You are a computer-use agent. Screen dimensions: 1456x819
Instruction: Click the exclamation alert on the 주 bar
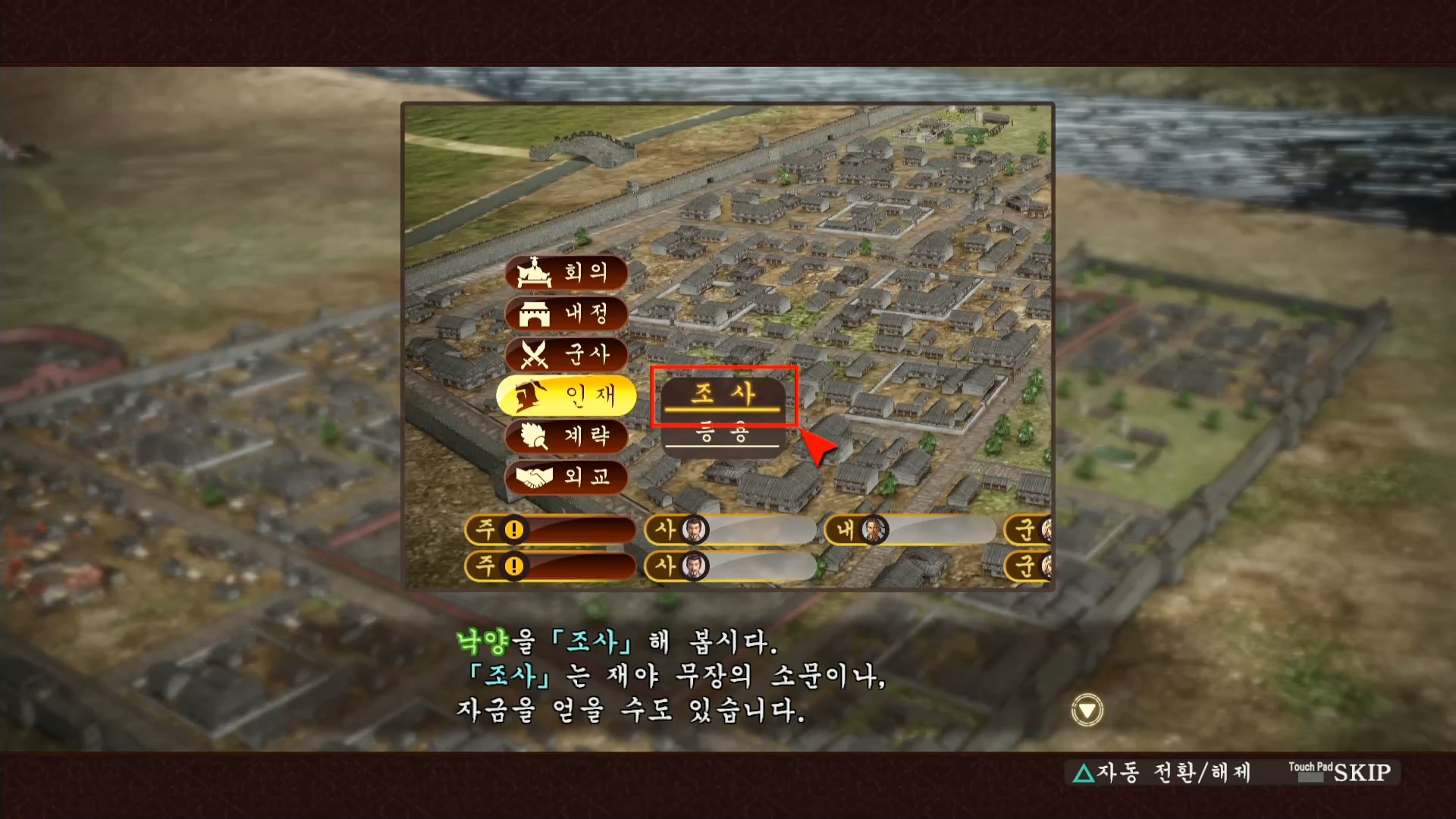[x=515, y=531]
